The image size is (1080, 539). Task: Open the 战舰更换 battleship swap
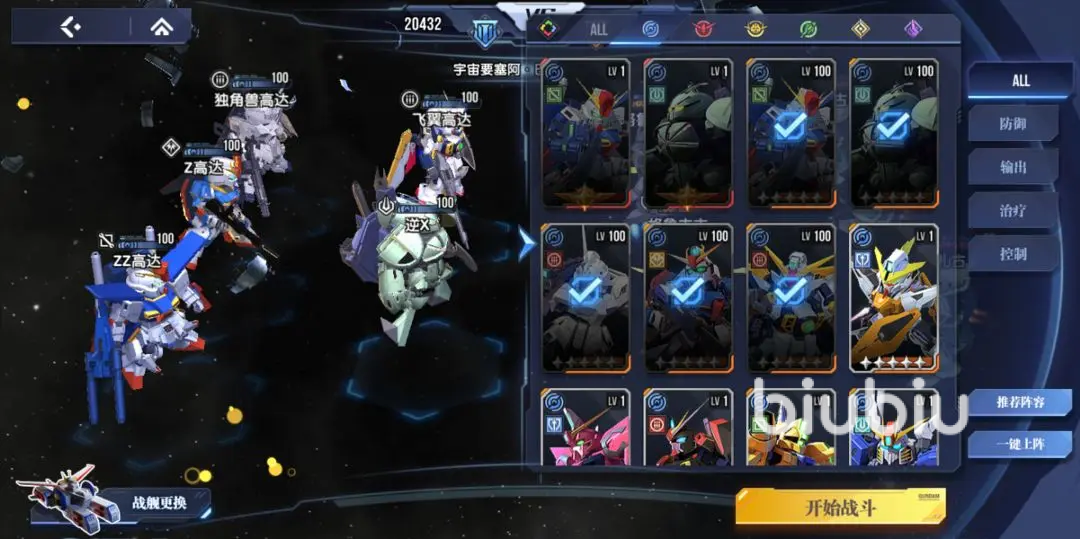(158, 501)
